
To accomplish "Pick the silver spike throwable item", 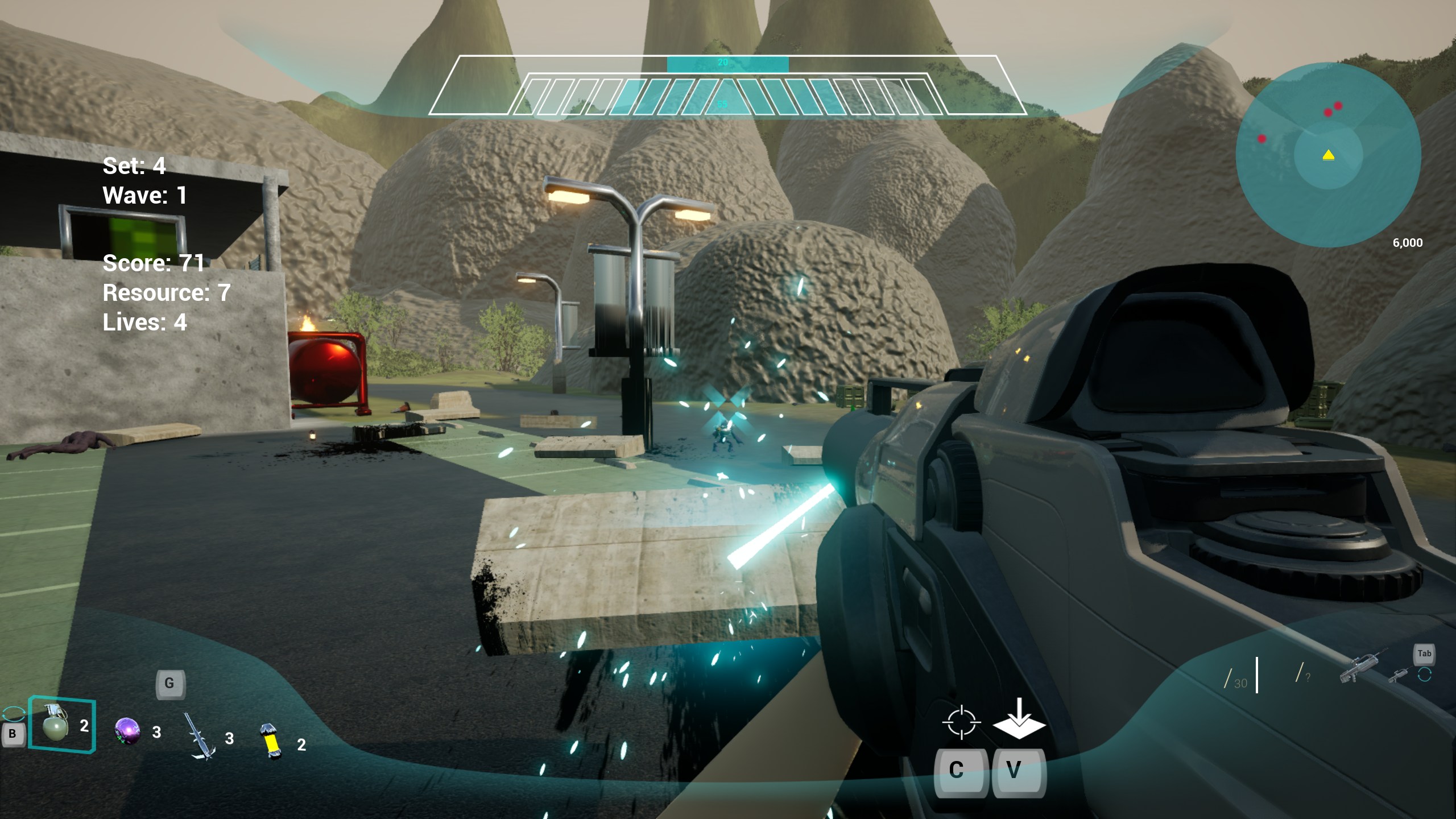I will [200, 737].
